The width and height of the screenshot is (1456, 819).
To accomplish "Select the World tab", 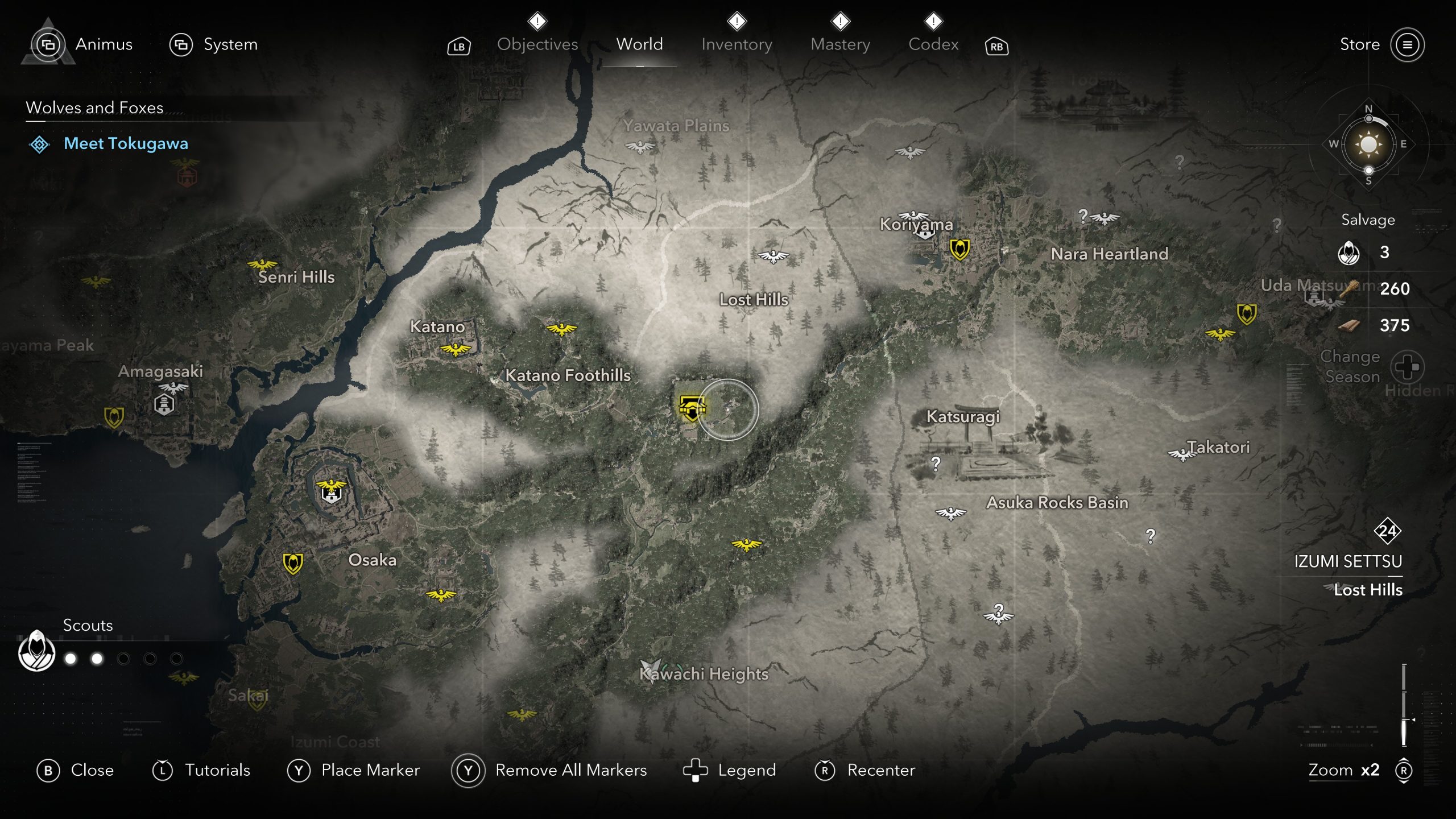I will click(x=639, y=44).
